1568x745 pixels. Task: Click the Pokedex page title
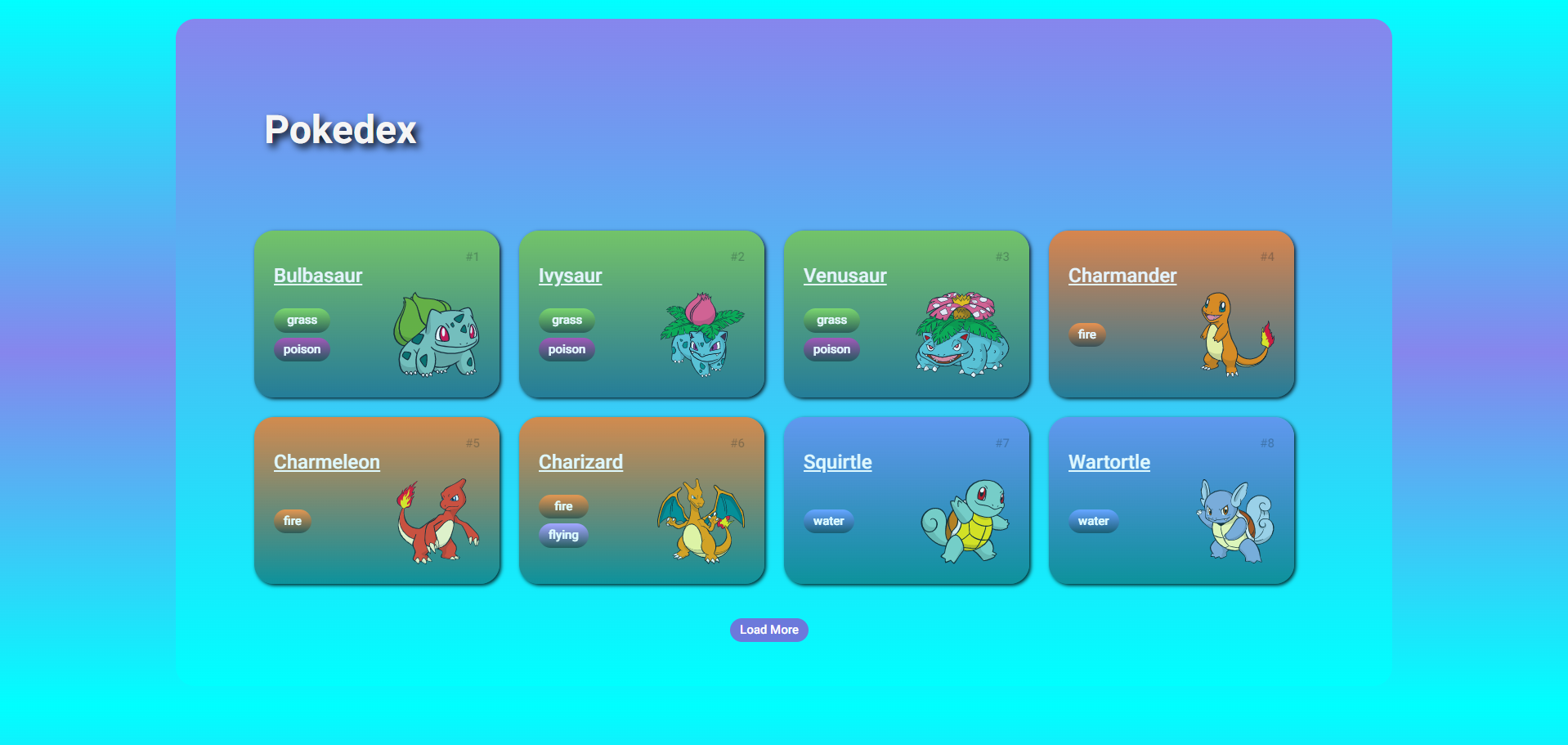[x=340, y=129]
